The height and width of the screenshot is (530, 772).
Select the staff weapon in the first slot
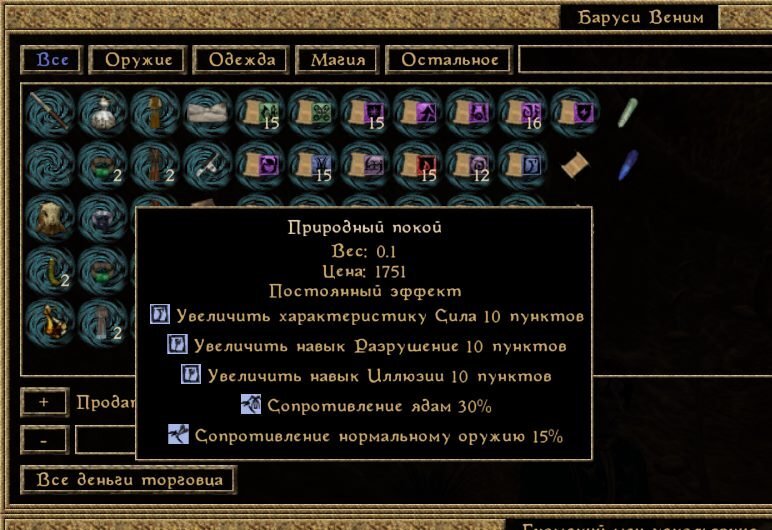tap(48, 111)
